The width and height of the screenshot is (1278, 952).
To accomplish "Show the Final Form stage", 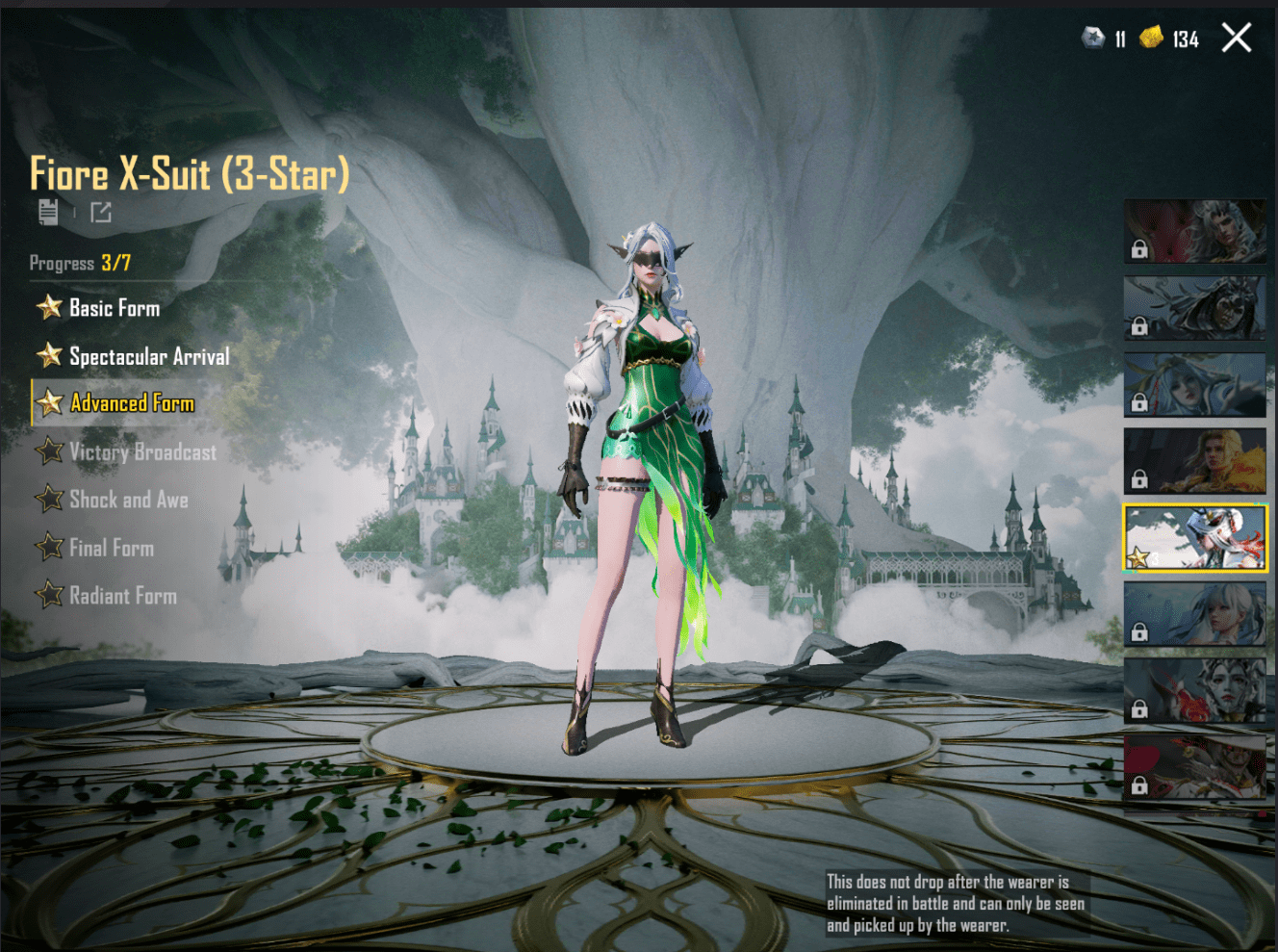I will 111,548.
